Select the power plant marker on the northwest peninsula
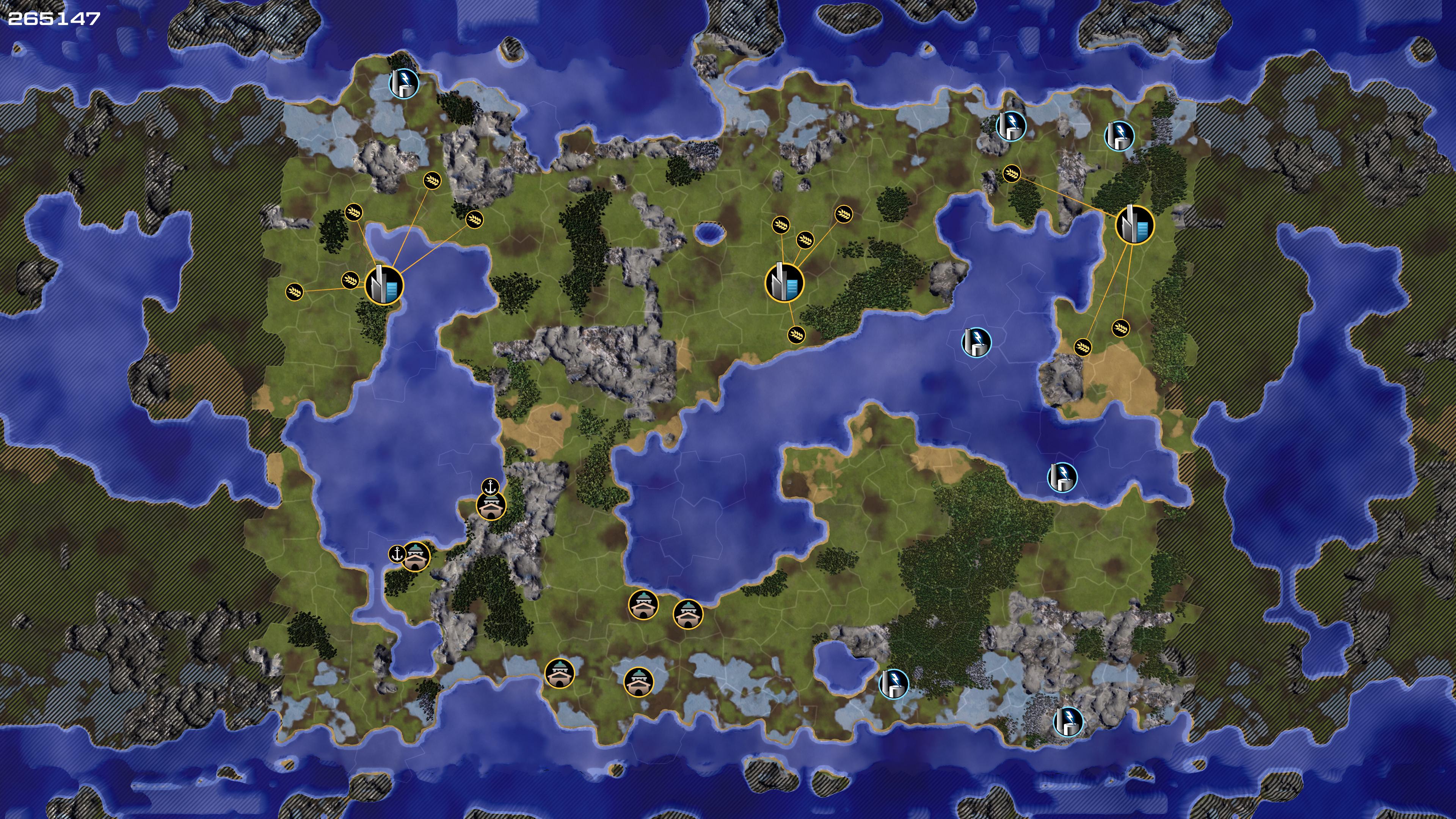 click(404, 84)
